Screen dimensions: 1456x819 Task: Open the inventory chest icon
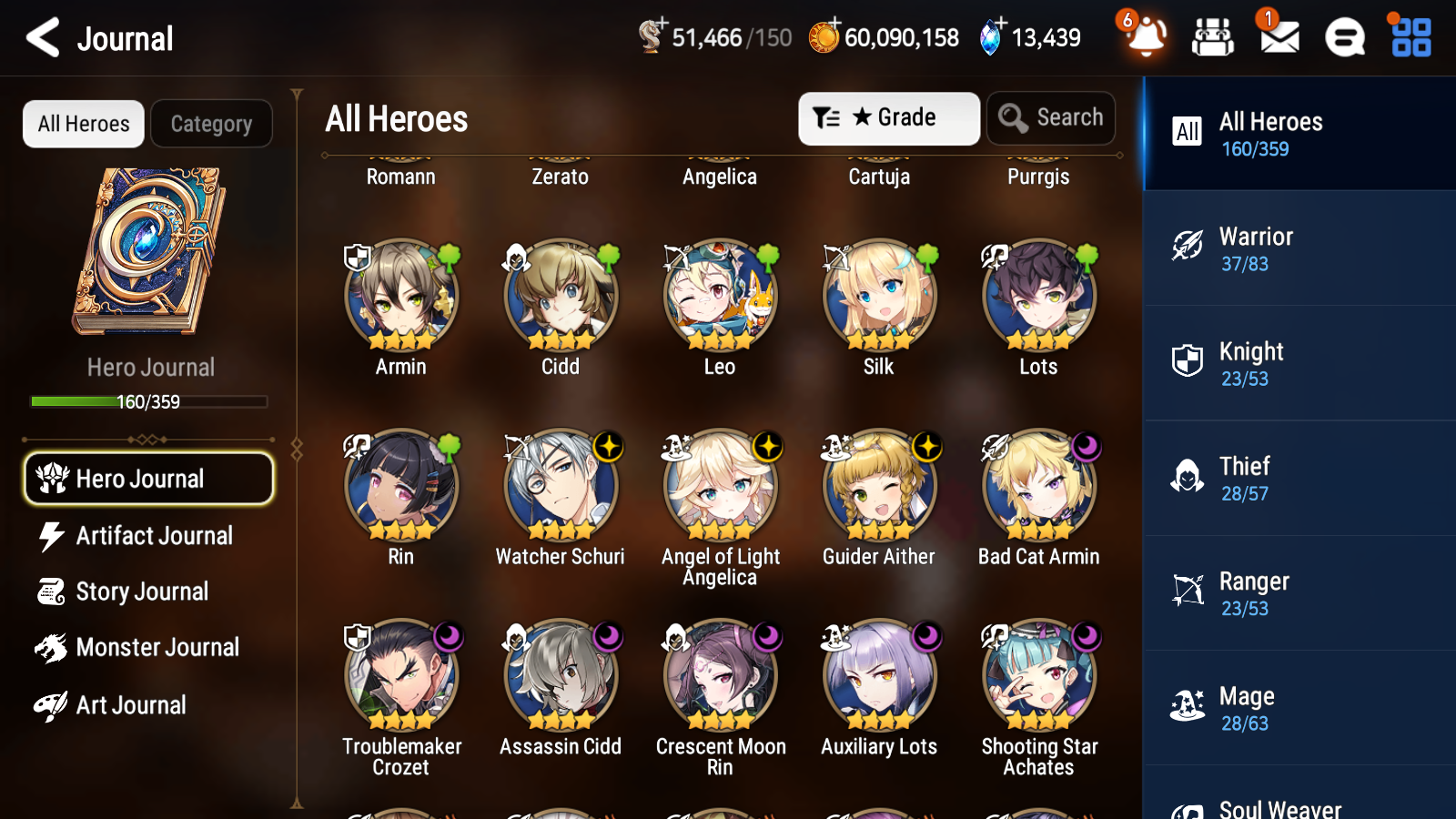[1213, 37]
